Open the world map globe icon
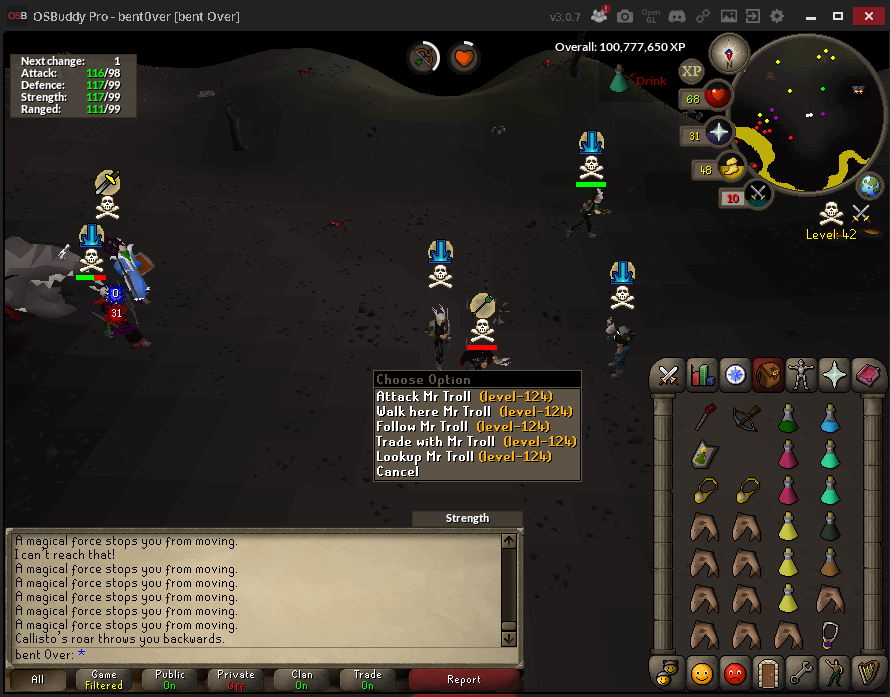 point(870,186)
